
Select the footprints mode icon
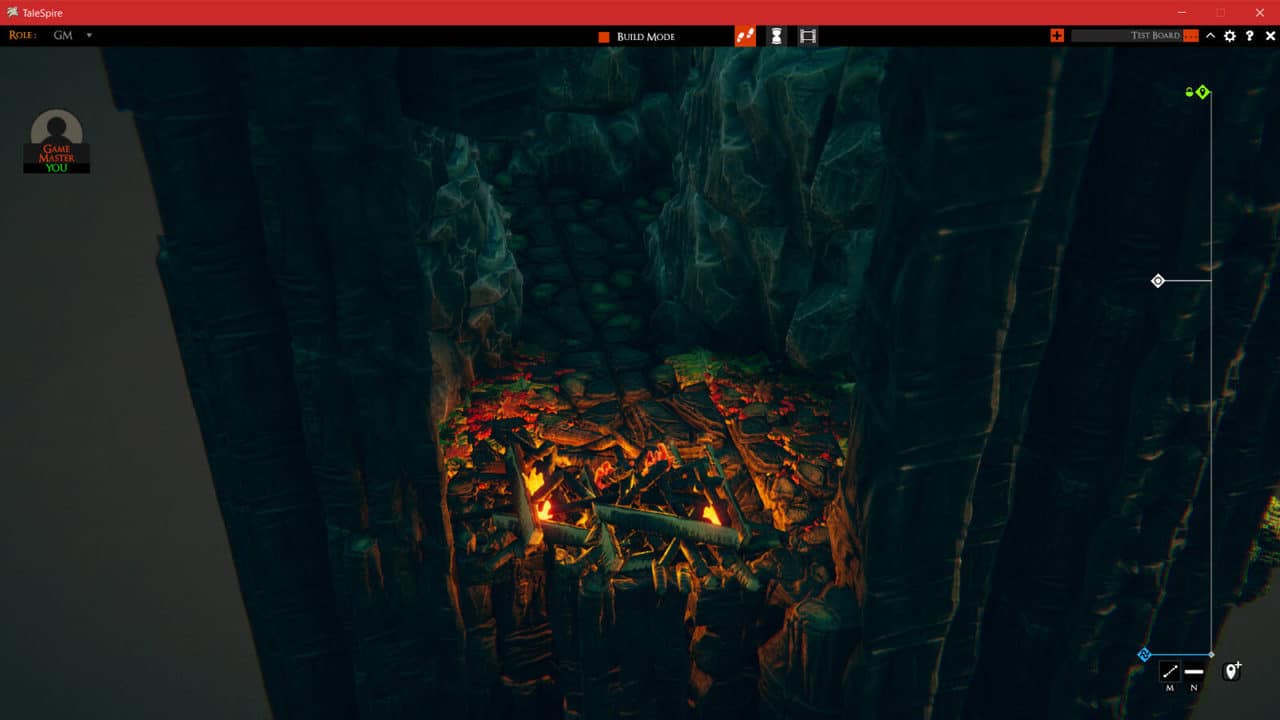tap(744, 36)
